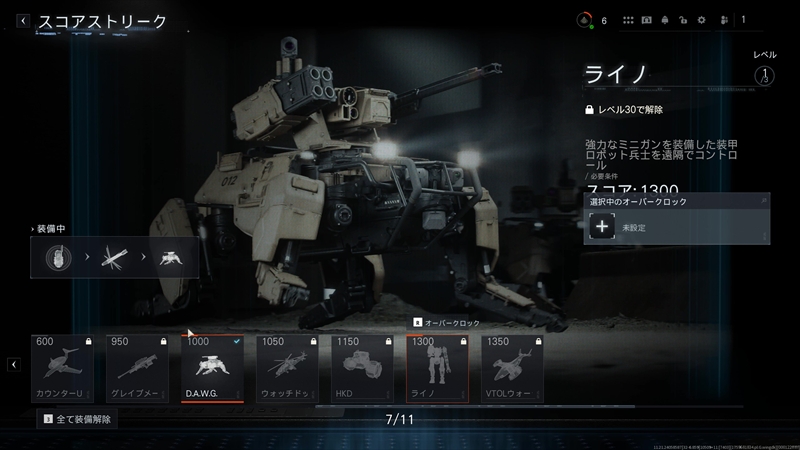Show previous scorestreaks with the left arrow

[14, 365]
